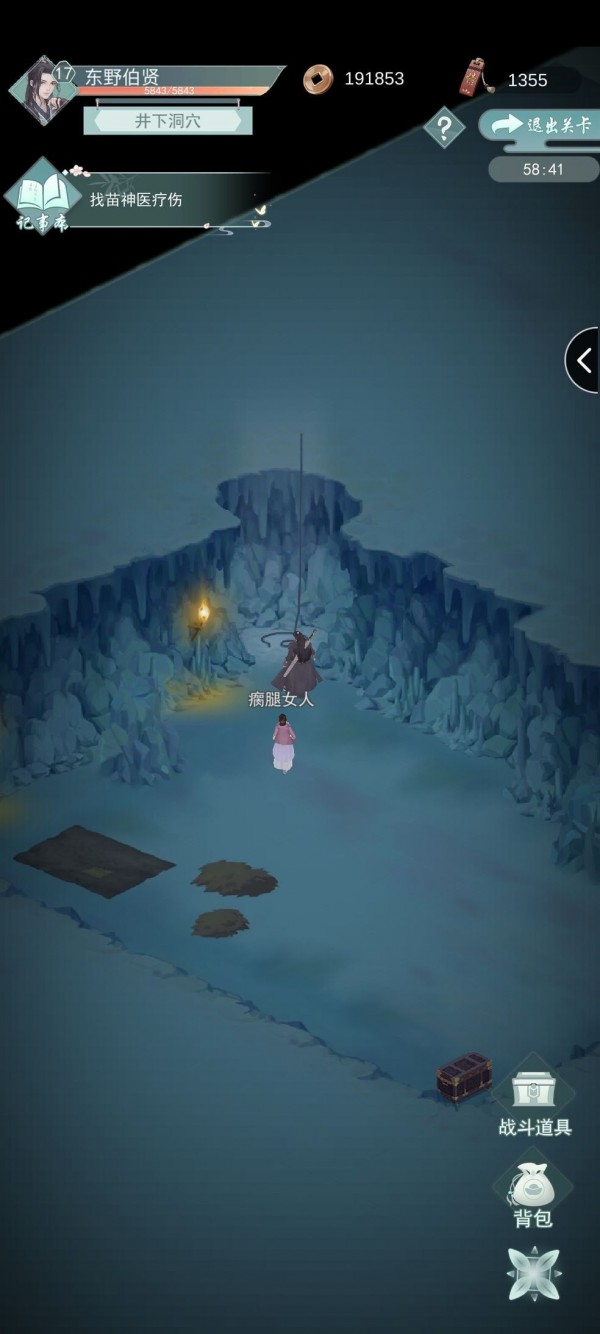Tap the star-shaped menu icon
The image size is (600, 1334).
[x=533, y=1275]
